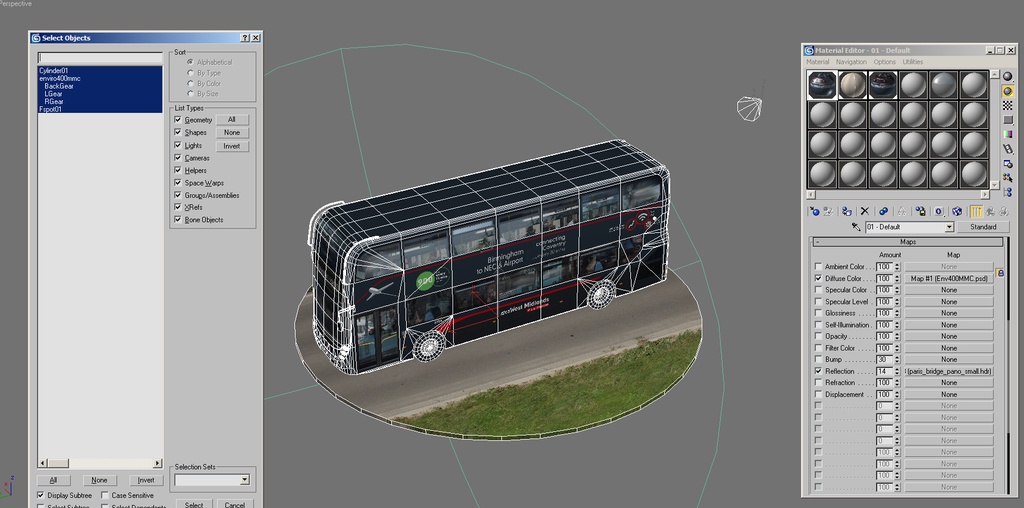The height and width of the screenshot is (508, 1024).
Task: Select Cylinder01 in the object list
Action: [x=54, y=71]
